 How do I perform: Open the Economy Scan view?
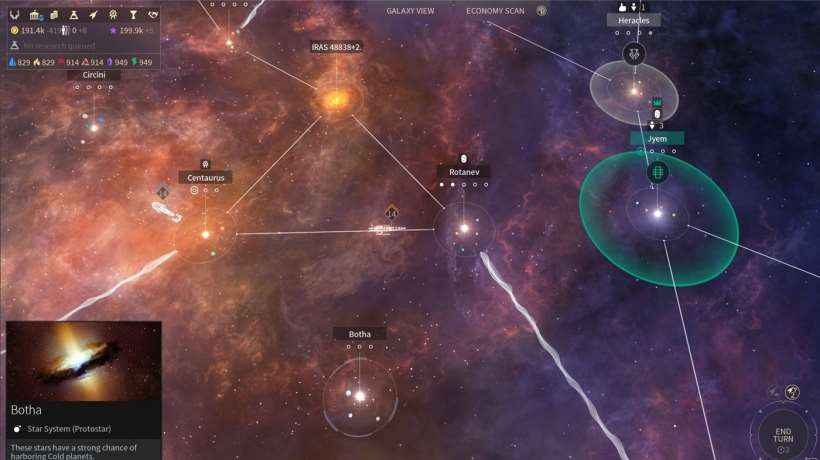pos(495,11)
